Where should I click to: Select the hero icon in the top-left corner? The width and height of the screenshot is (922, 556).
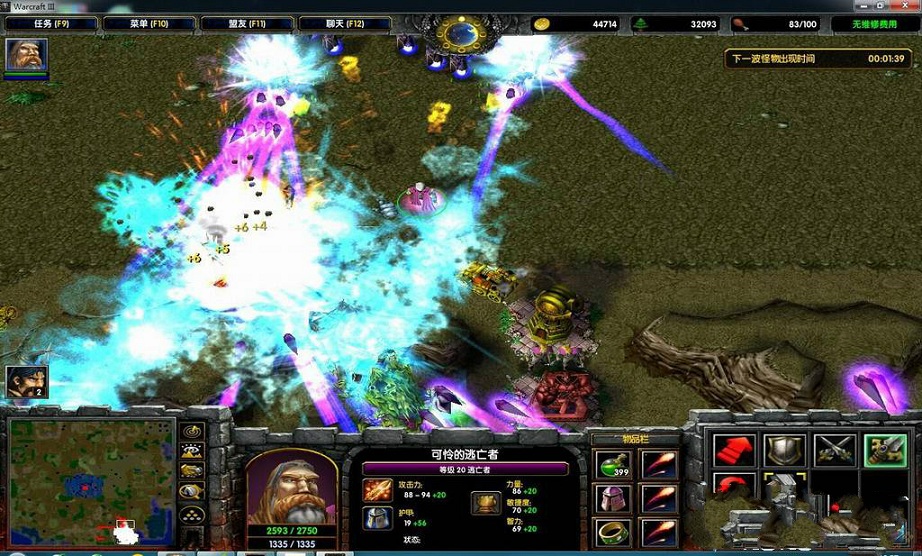(26, 56)
